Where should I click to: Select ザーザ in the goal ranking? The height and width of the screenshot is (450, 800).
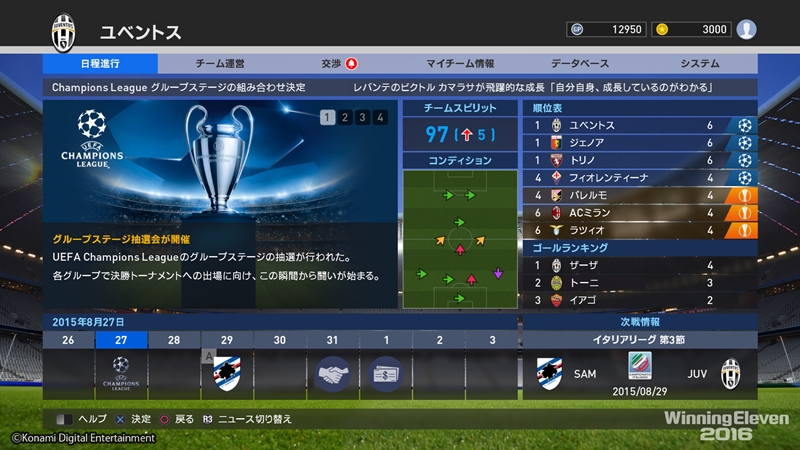pos(639,265)
